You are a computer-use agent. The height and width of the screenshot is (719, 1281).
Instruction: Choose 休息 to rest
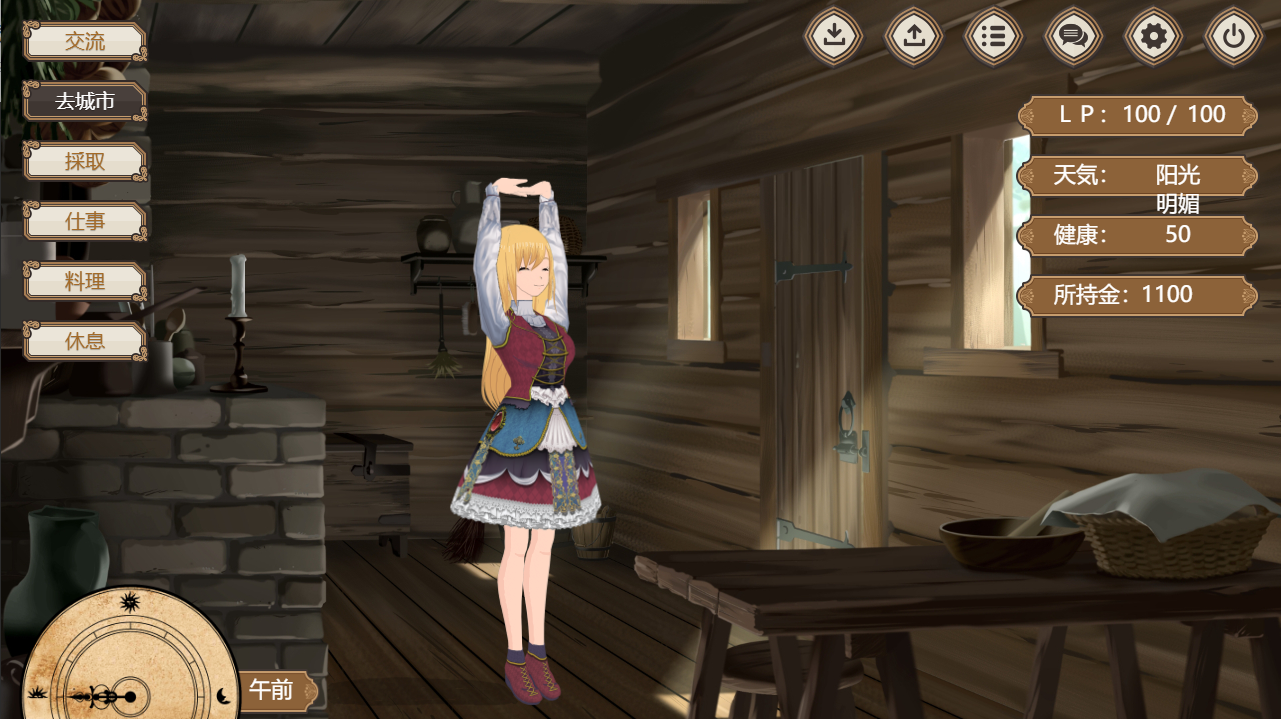[85, 342]
